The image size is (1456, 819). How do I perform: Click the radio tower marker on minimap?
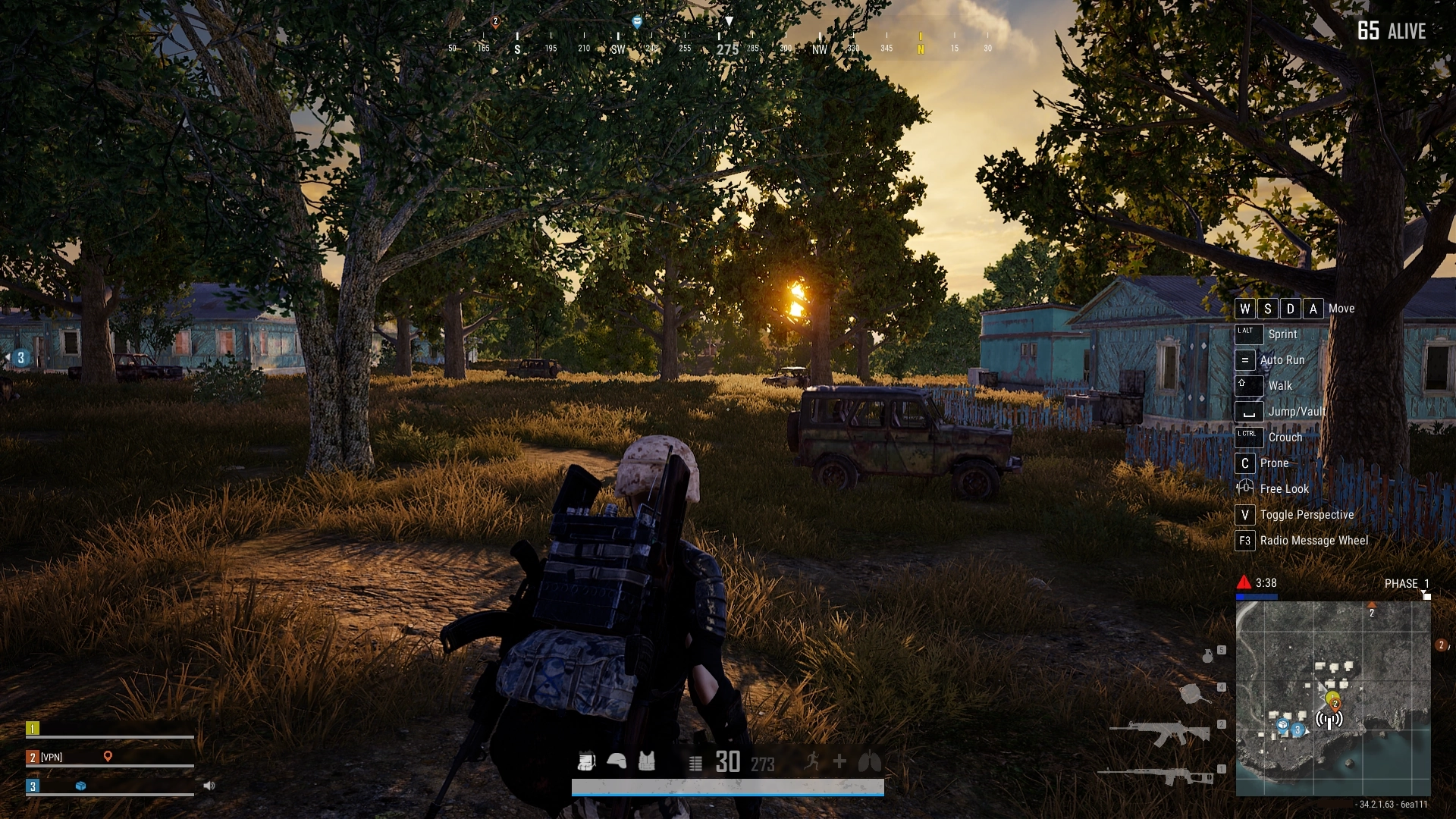pos(1329,720)
